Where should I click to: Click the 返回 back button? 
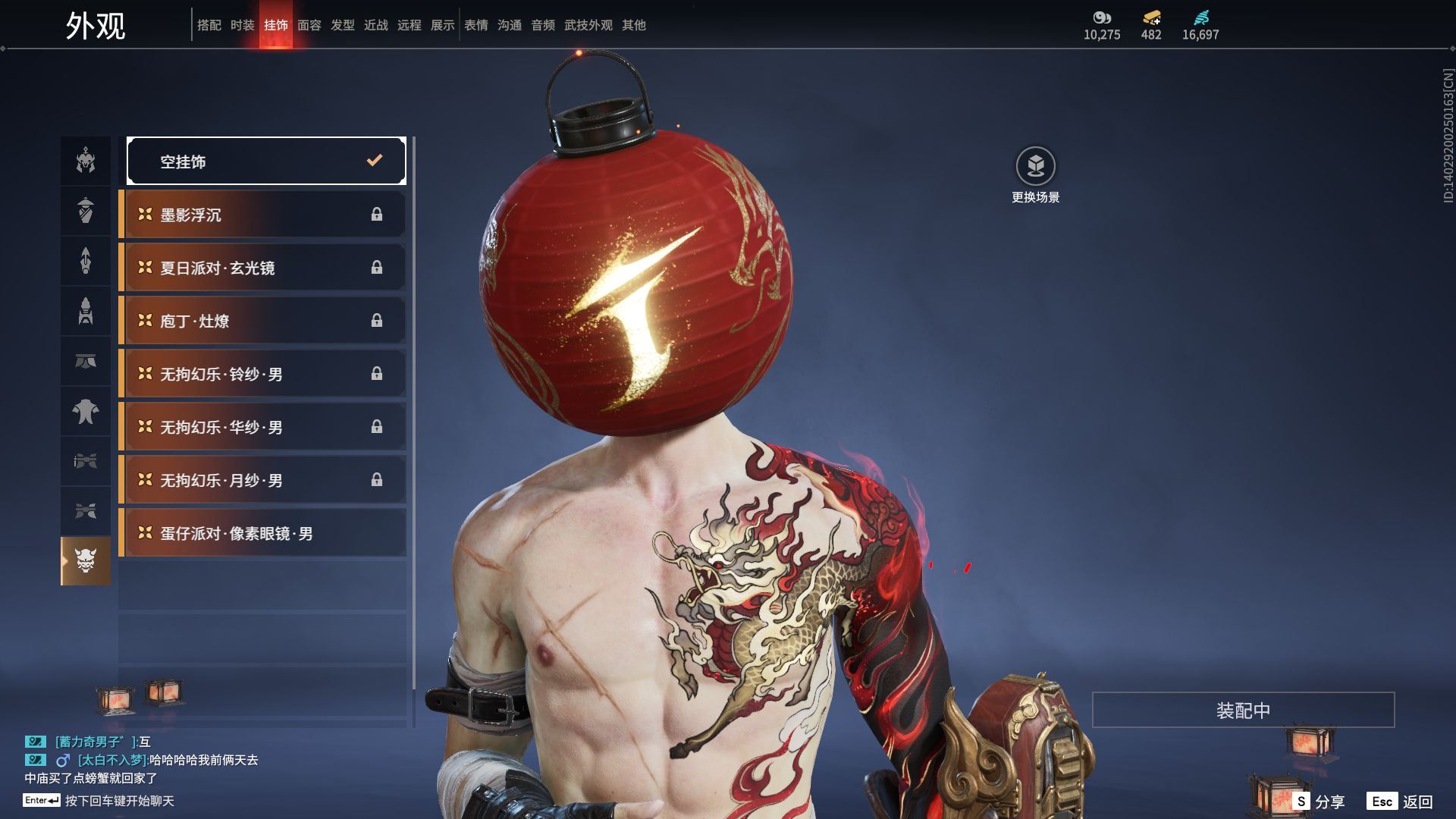pos(1400,801)
